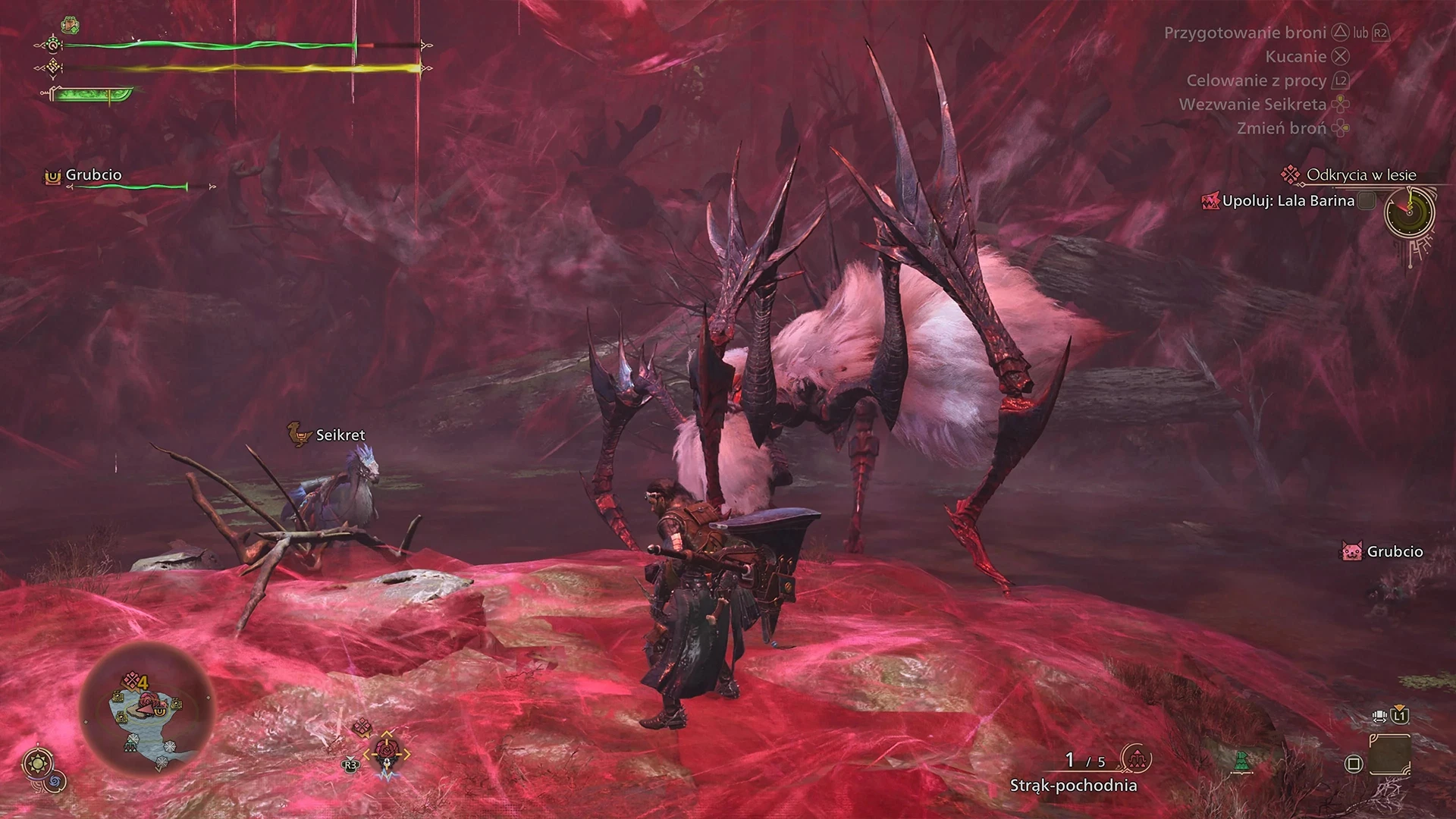Select the green tent icon
1456x819 pixels.
(x=1241, y=761)
